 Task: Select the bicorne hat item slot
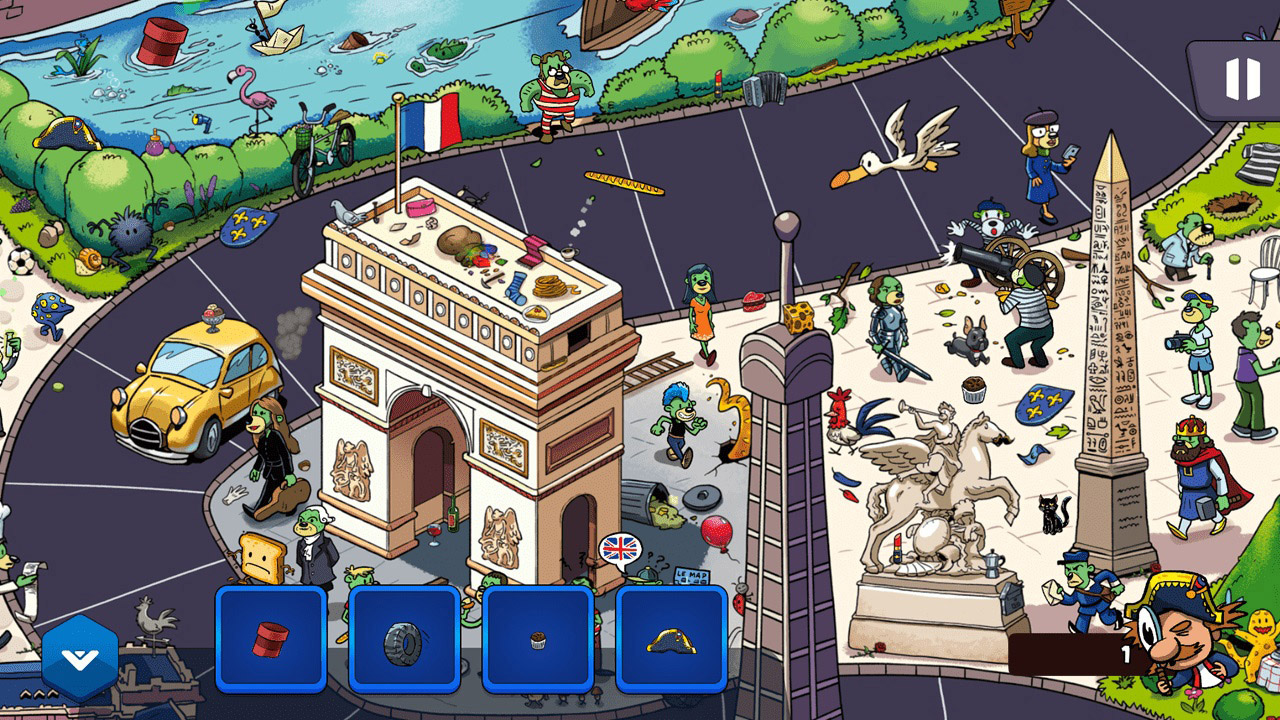pyautogui.click(x=670, y=640)
